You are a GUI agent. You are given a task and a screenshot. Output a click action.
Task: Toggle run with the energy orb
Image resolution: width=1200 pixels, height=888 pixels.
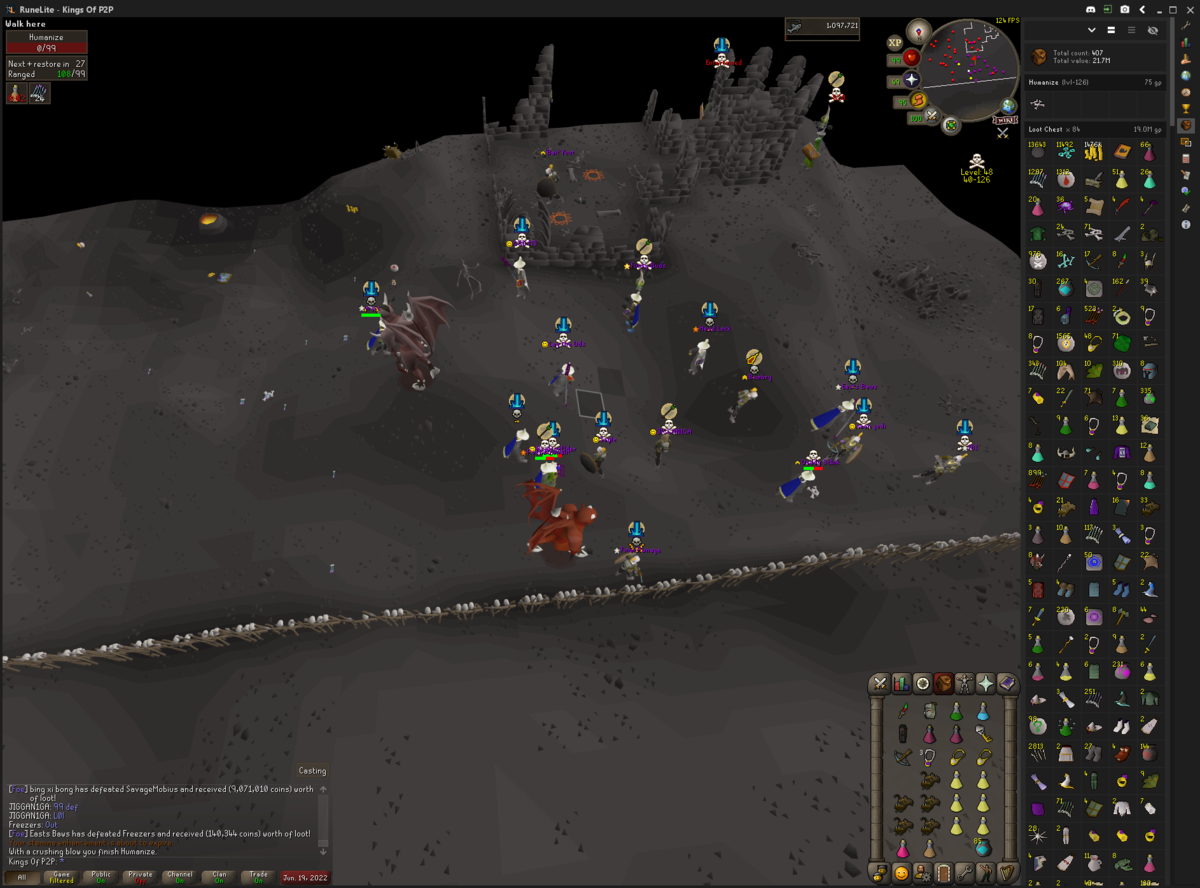(x=918, y=100)
